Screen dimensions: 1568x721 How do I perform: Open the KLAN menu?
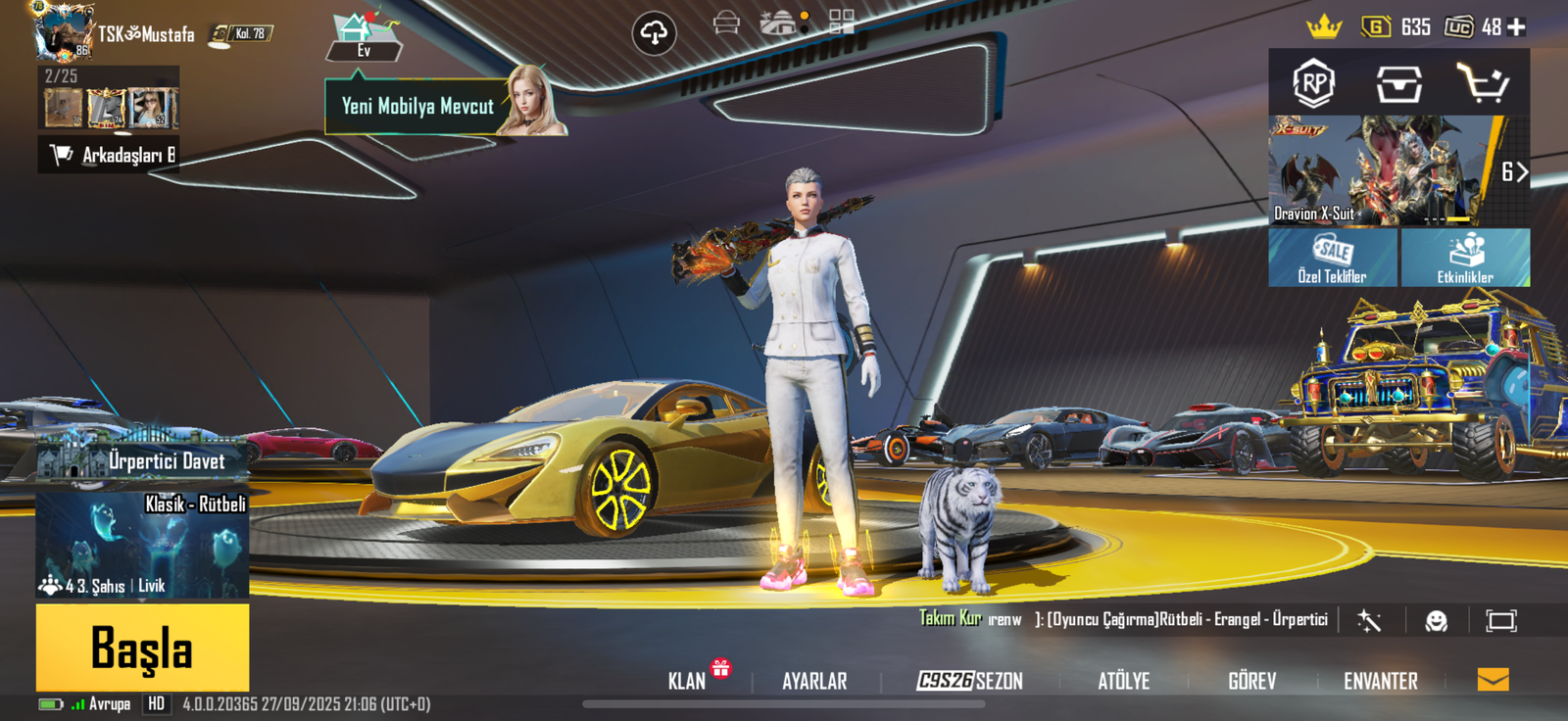(687, 681)
